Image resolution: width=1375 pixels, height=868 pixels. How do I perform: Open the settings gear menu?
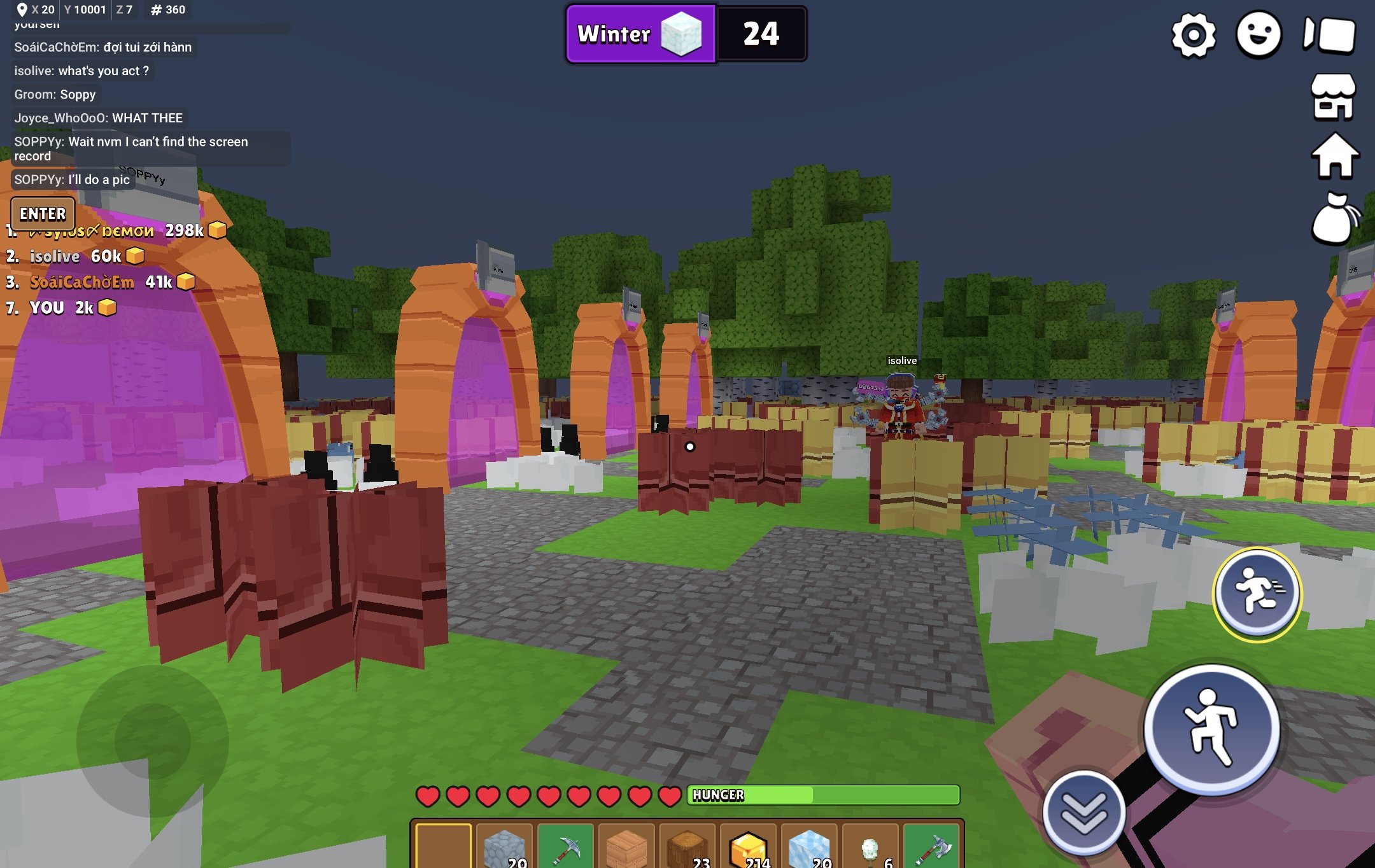1194,35
